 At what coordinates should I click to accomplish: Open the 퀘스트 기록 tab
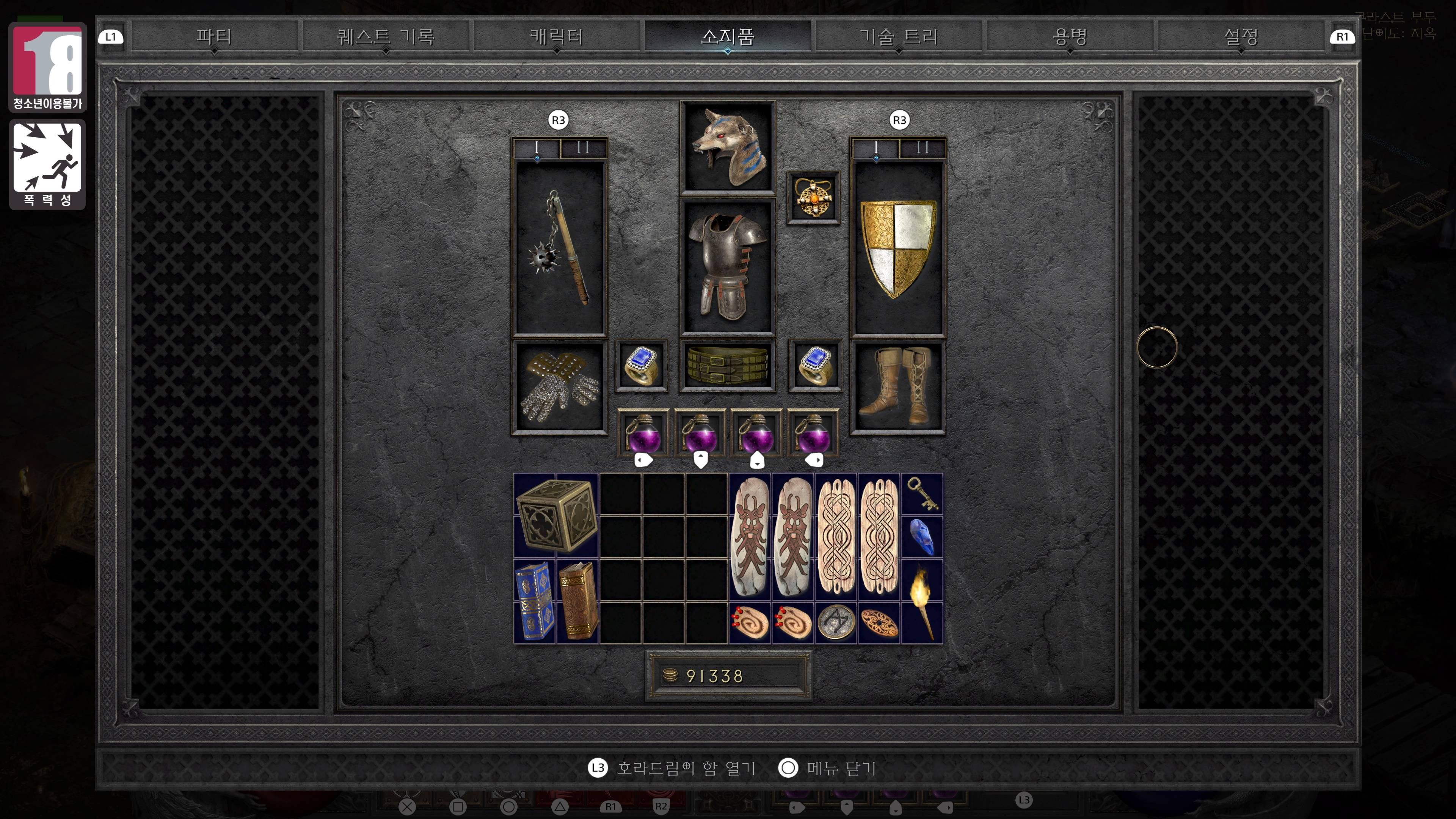386,37
